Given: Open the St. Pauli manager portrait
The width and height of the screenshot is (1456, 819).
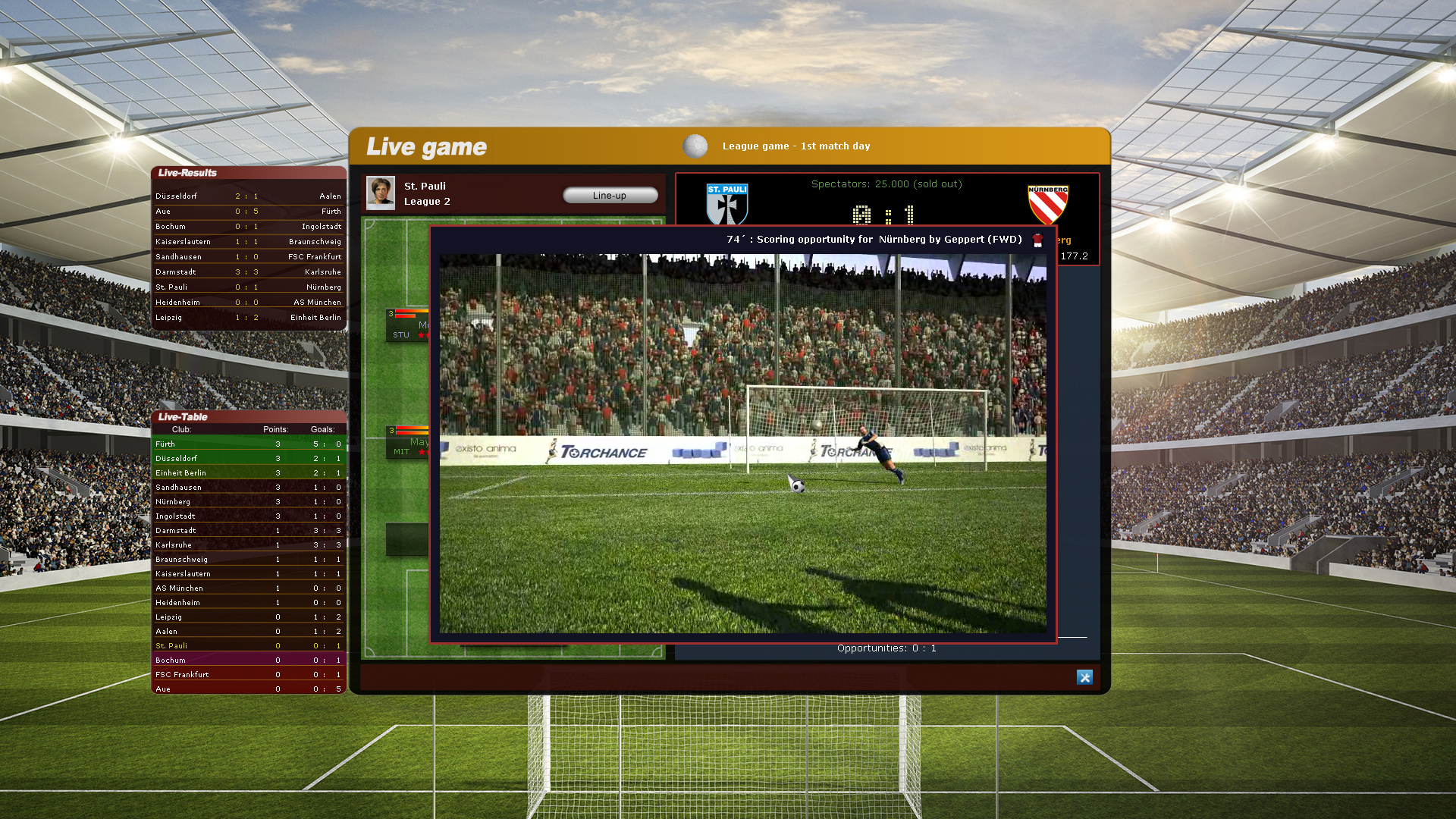Looking at the screenshot, I should tap(381, 193).
